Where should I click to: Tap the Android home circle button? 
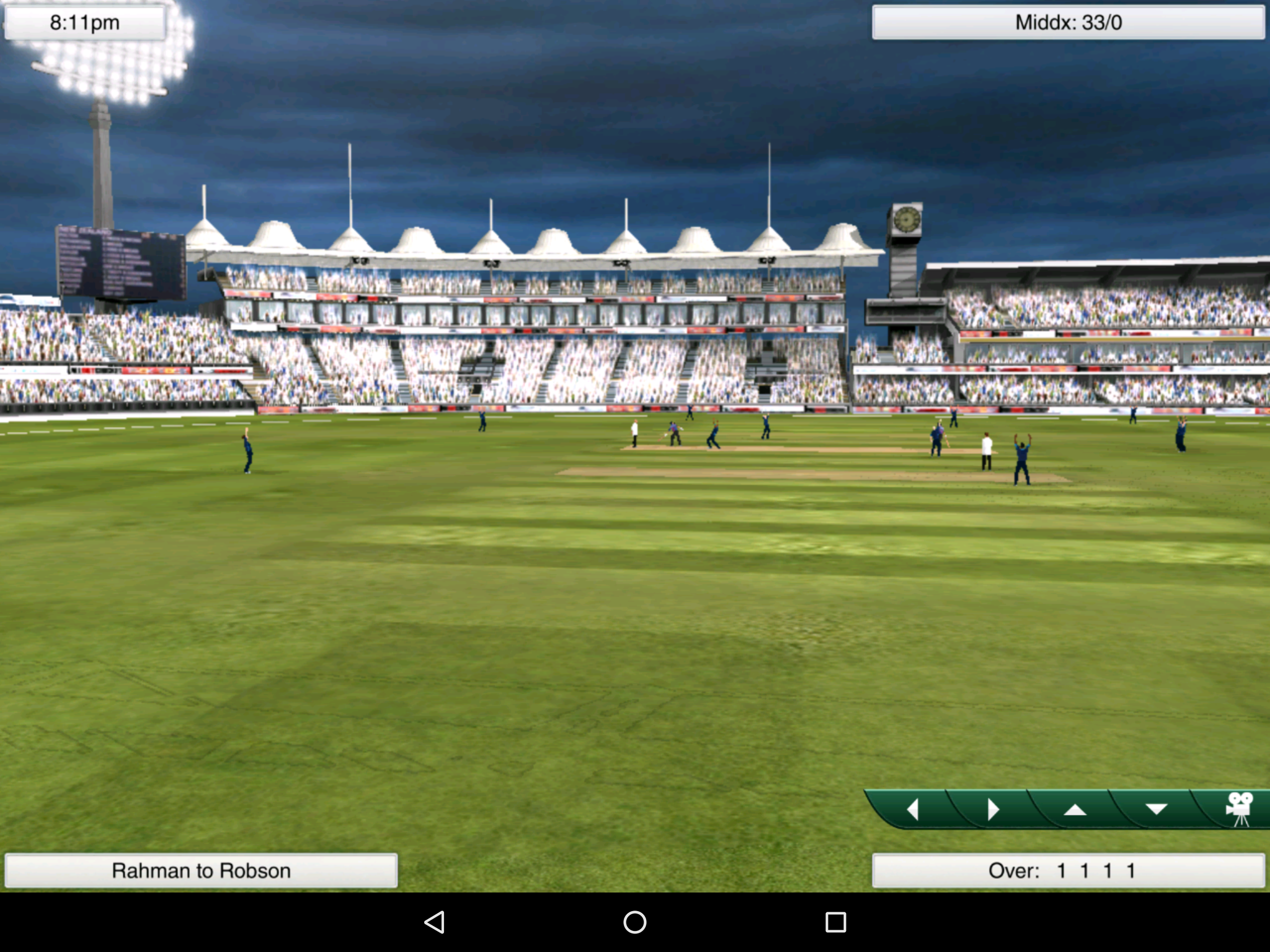pyautogui.click(x=635, y=923)
